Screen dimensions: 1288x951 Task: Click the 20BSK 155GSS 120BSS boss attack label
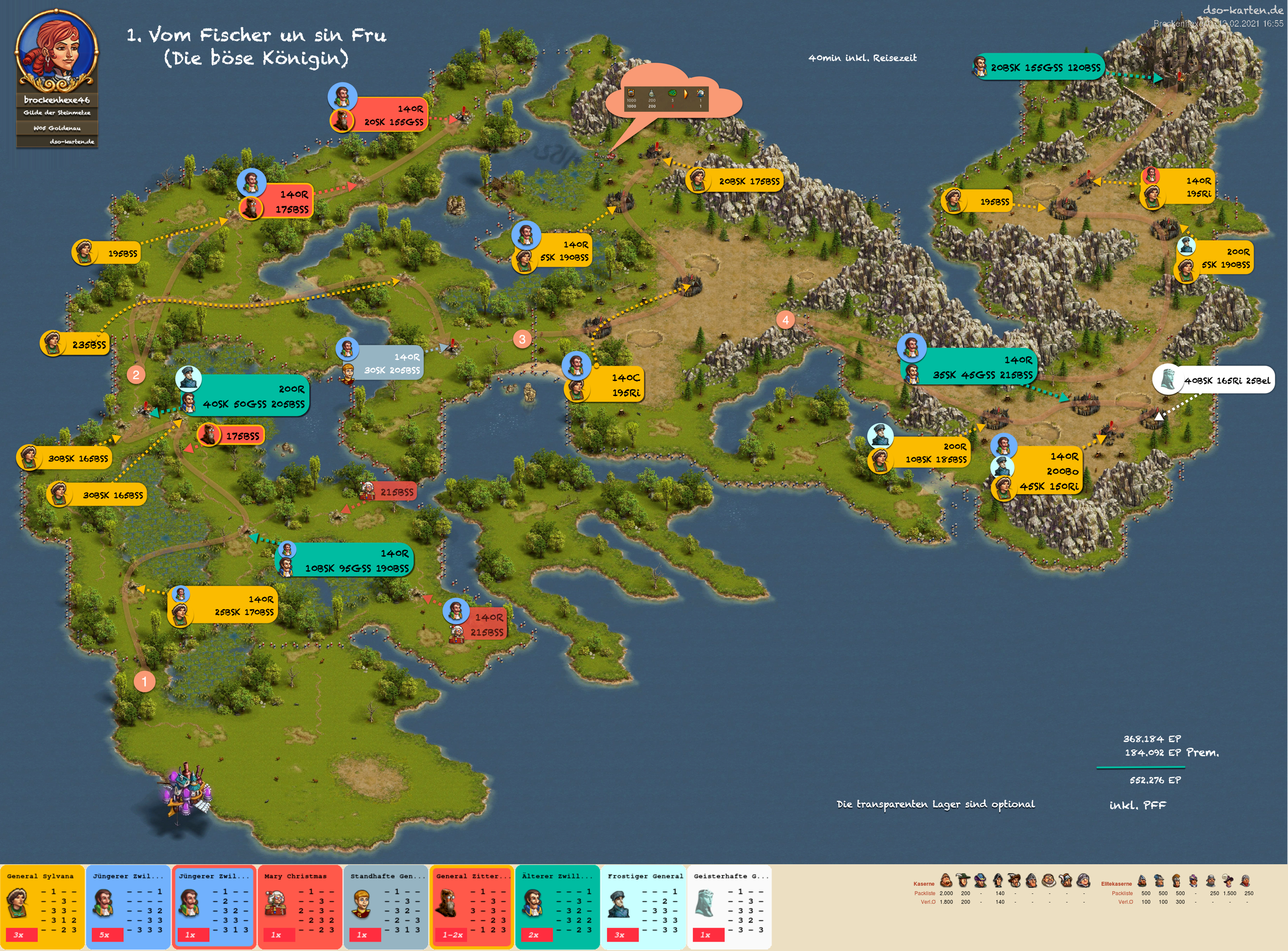click(x=1039, y=67)
